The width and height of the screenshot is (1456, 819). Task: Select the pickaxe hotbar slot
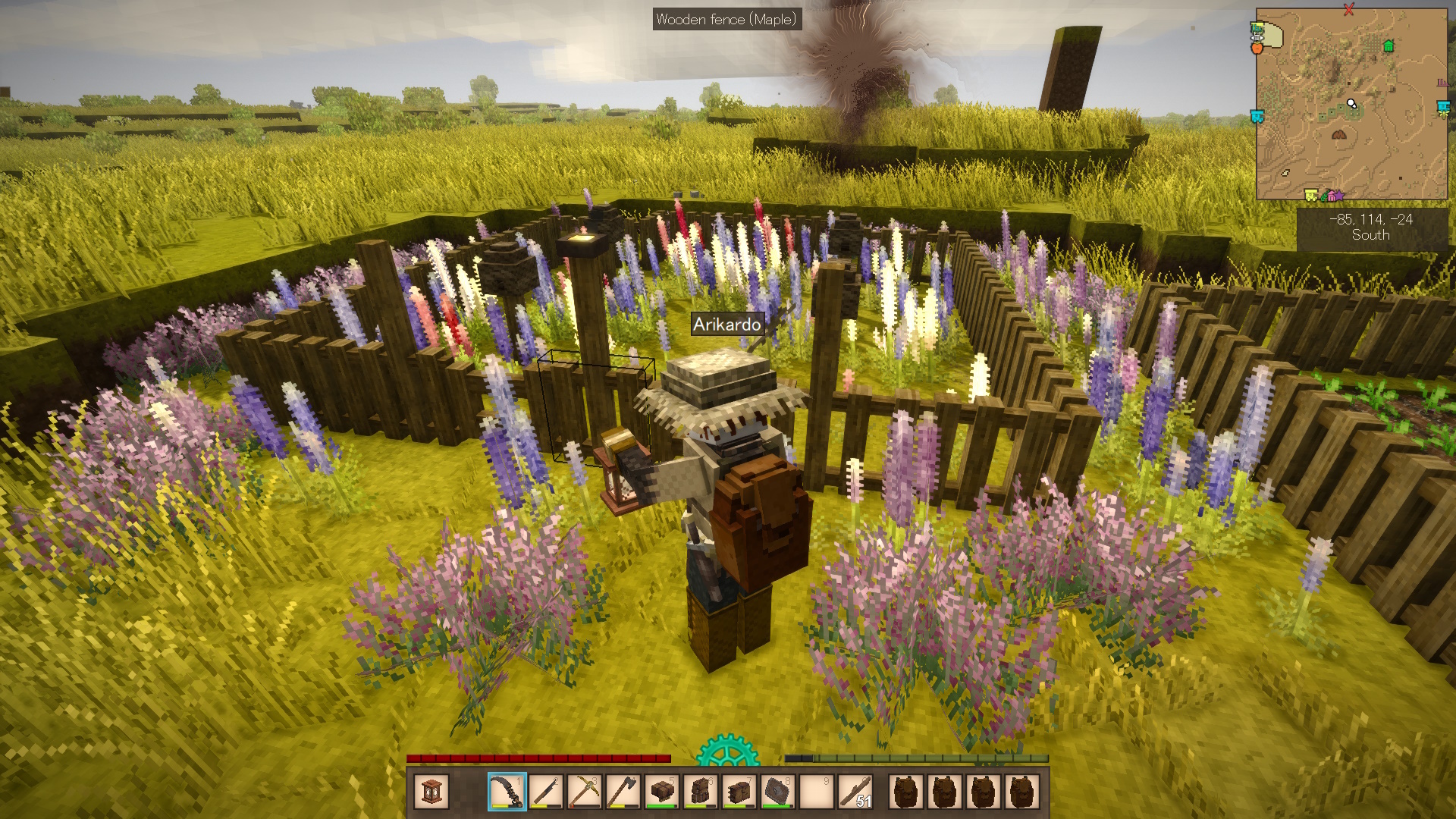[x=584, y=792]
